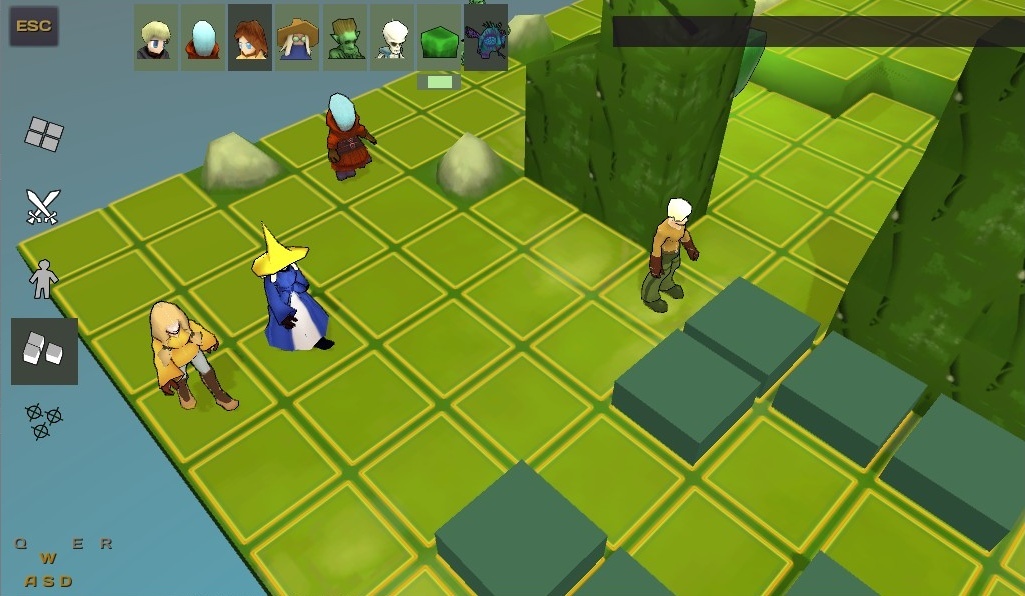Image resolution: width=1025 pixels, height=596 pixels.
Task: Pick the green slime cube portrait
Action: click(x=439, y=38)
